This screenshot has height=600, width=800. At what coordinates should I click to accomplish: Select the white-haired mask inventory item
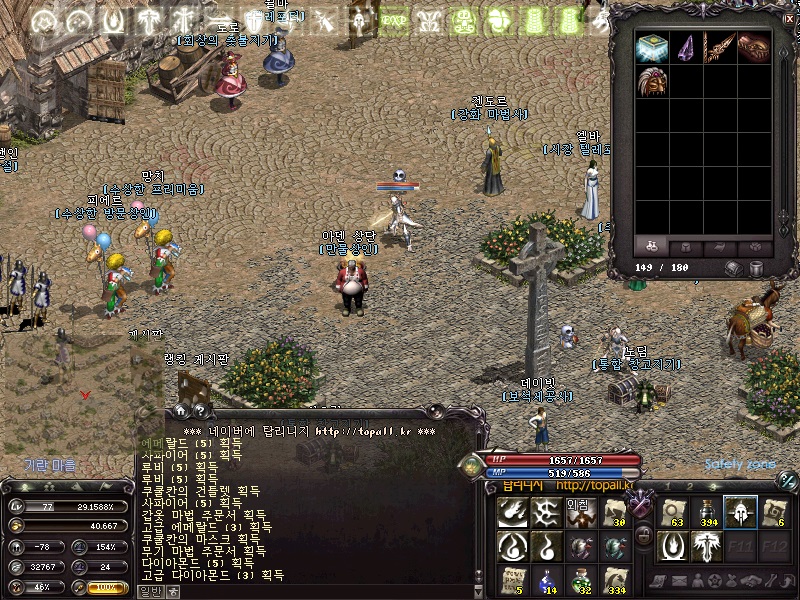click(651, 82)
